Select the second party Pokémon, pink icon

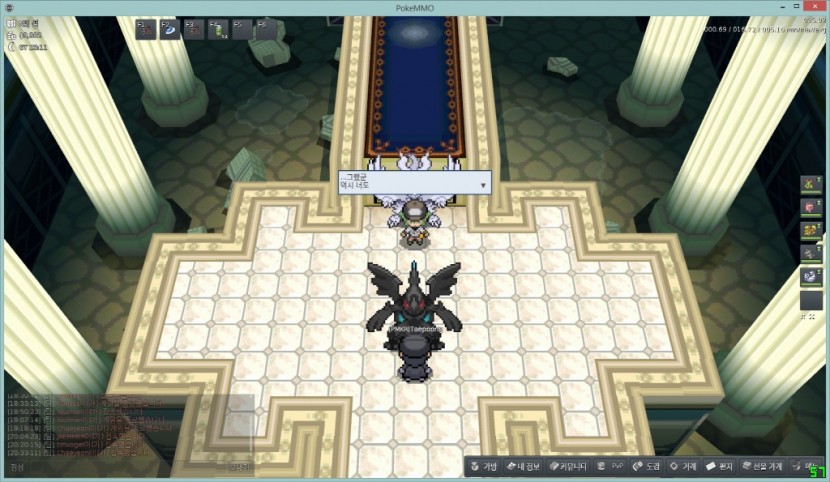(x=811, y=208)
